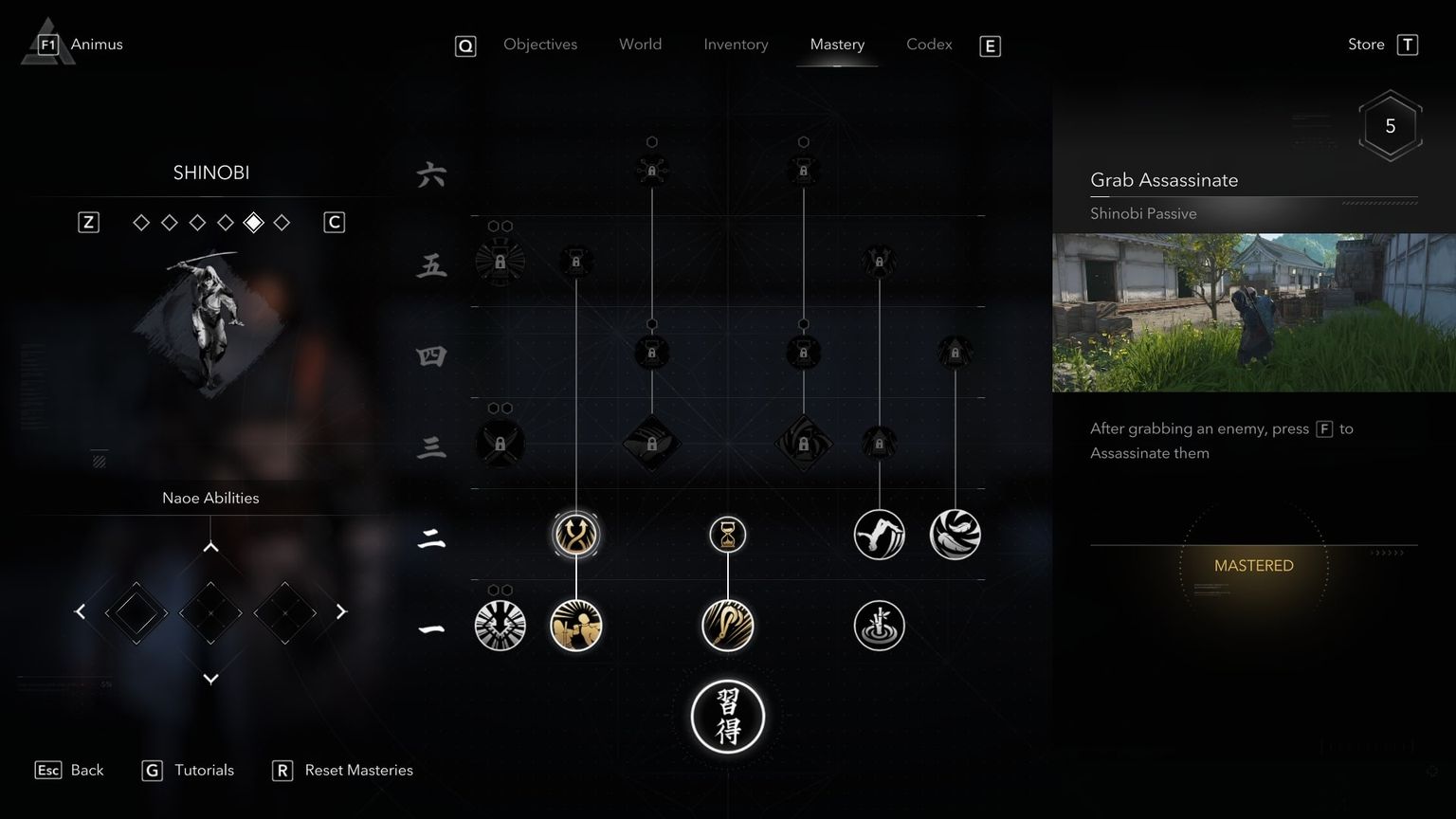
Task: Open the Codex tab
Action: pos(928,44)
